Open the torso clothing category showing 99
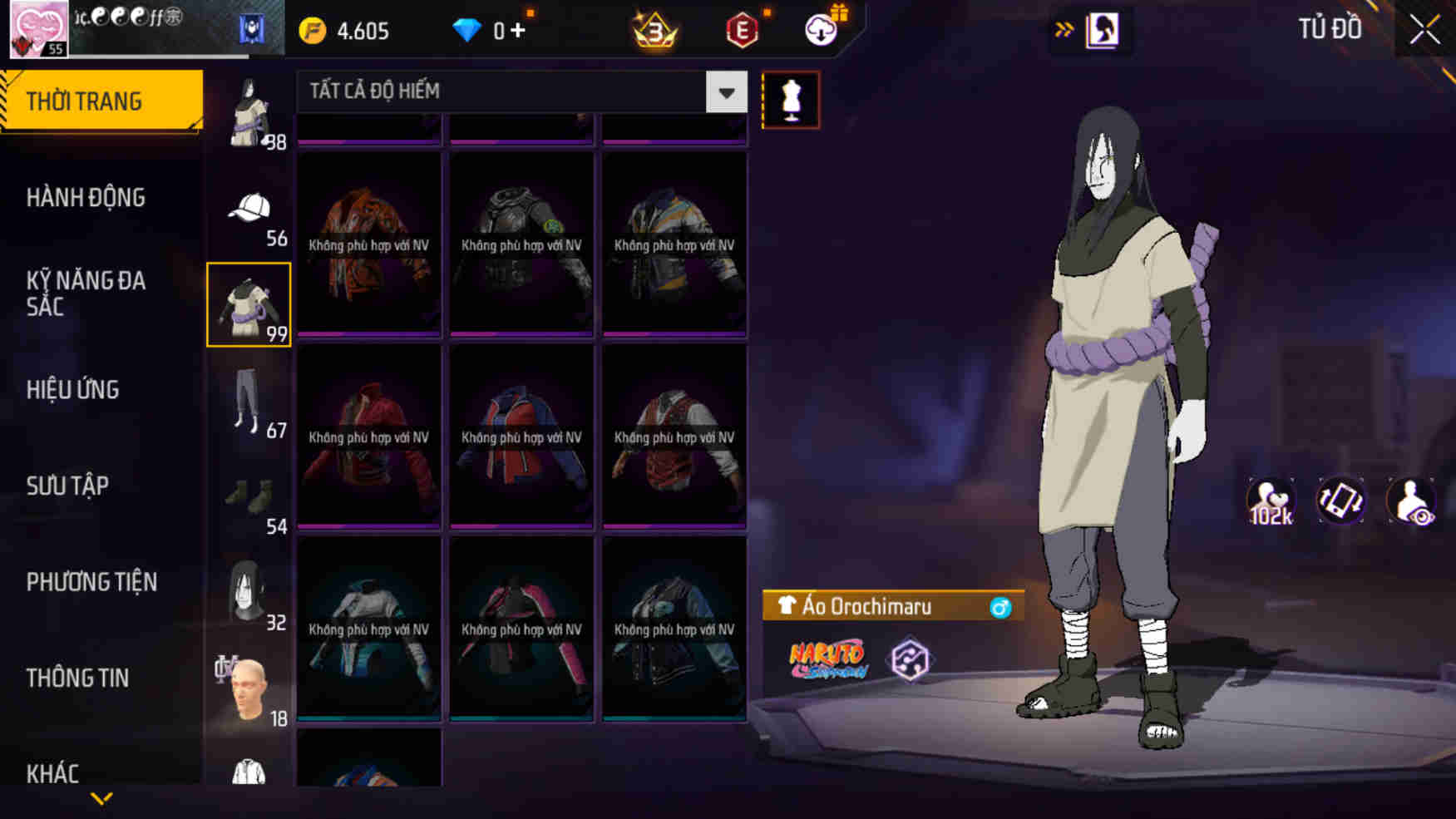Screen dimensions: 1456x819 point(248,302)
